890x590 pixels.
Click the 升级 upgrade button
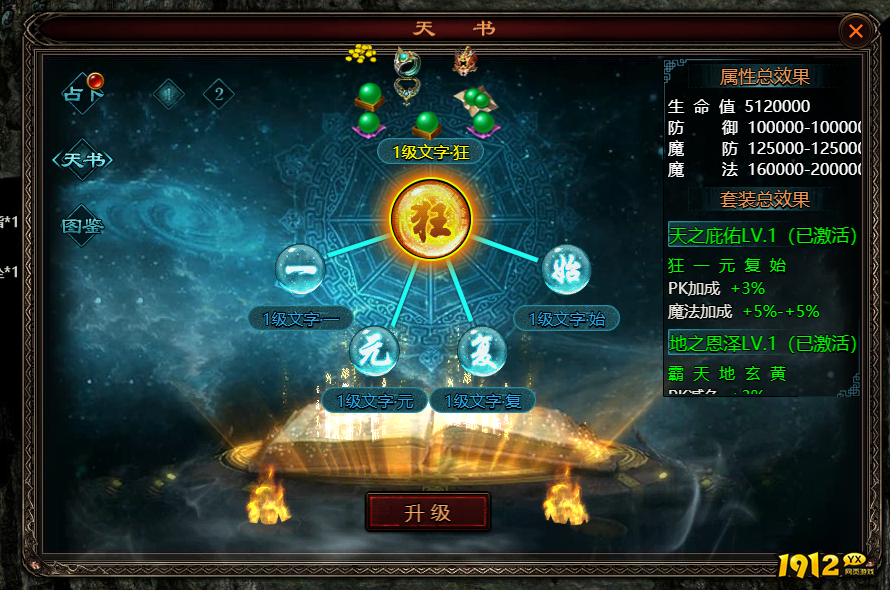(428, 513)
